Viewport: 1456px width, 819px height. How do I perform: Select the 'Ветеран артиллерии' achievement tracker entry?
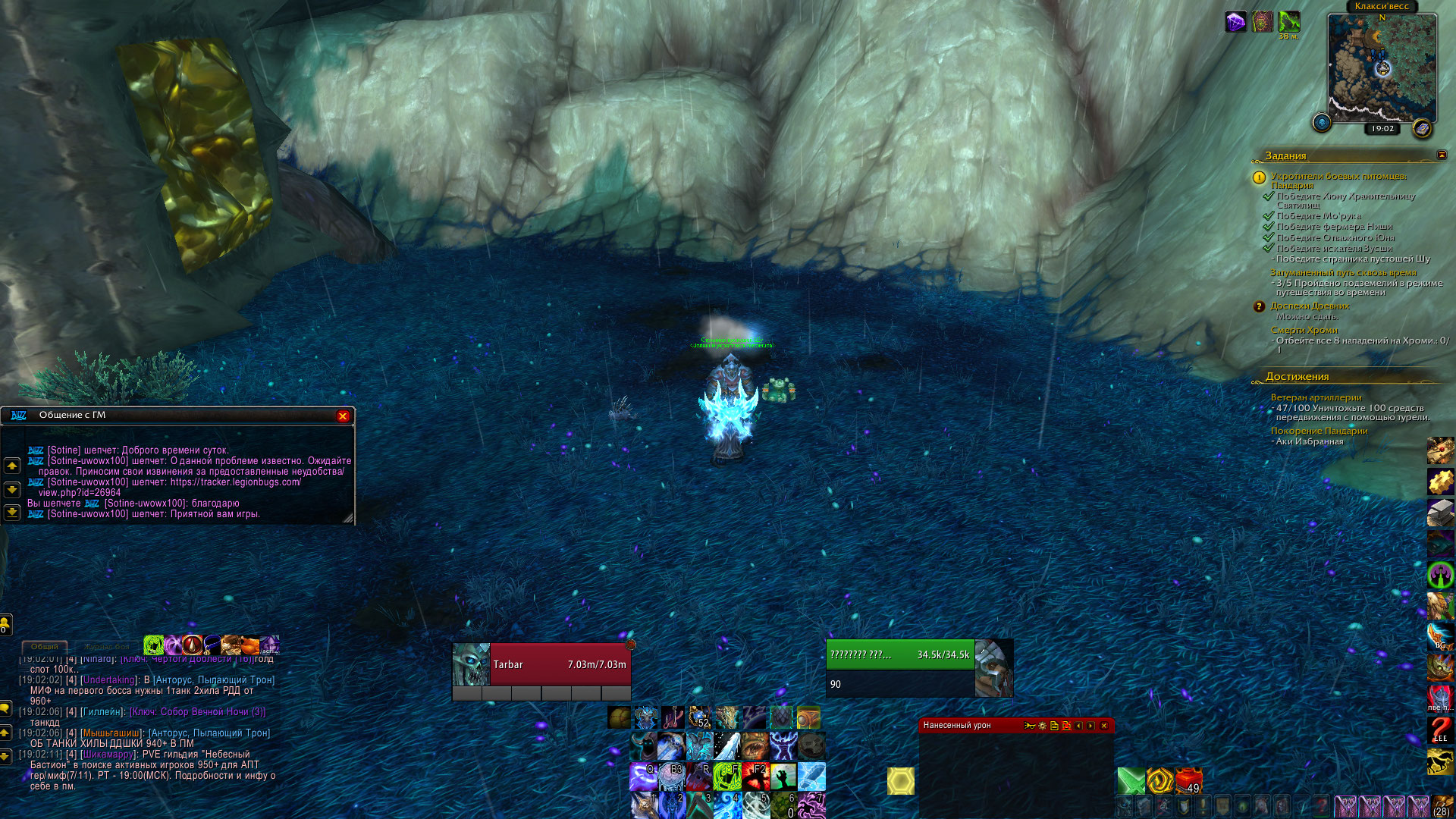point(1316,397)
